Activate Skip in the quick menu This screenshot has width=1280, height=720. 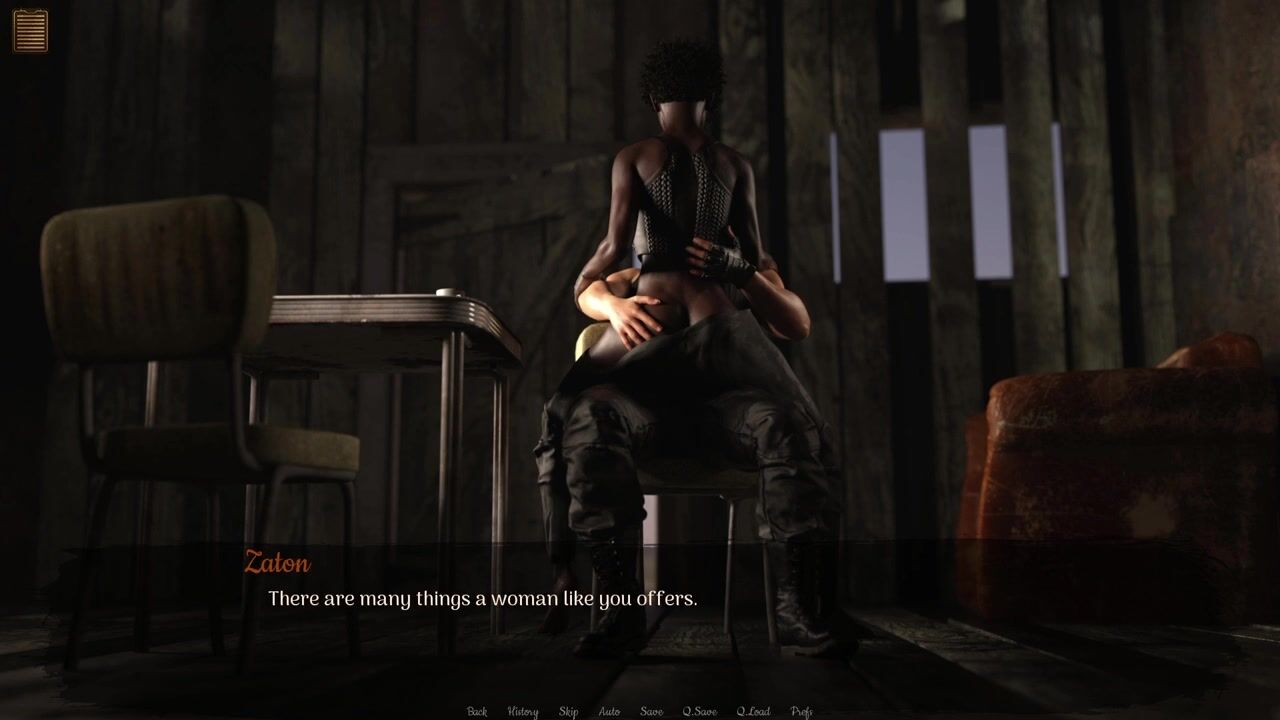pyautogui.click(x=568, y=711)
